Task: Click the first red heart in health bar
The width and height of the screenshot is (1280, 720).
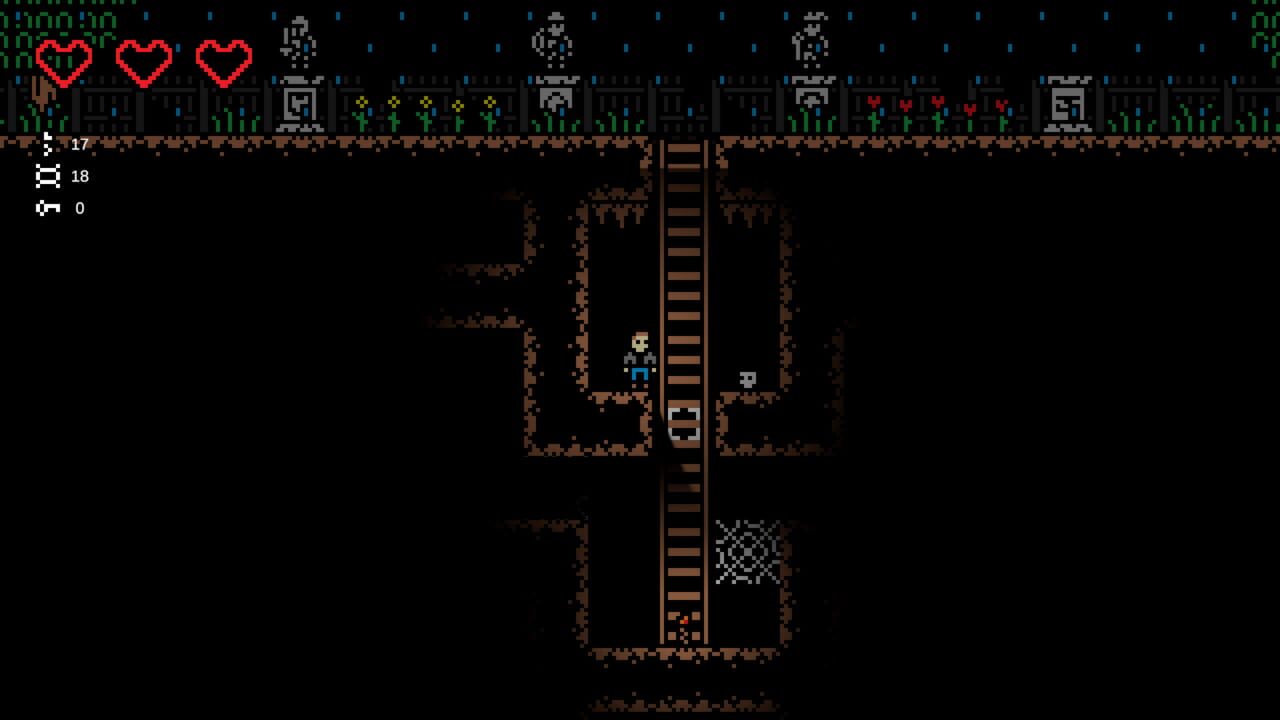Action: [64, 60]
